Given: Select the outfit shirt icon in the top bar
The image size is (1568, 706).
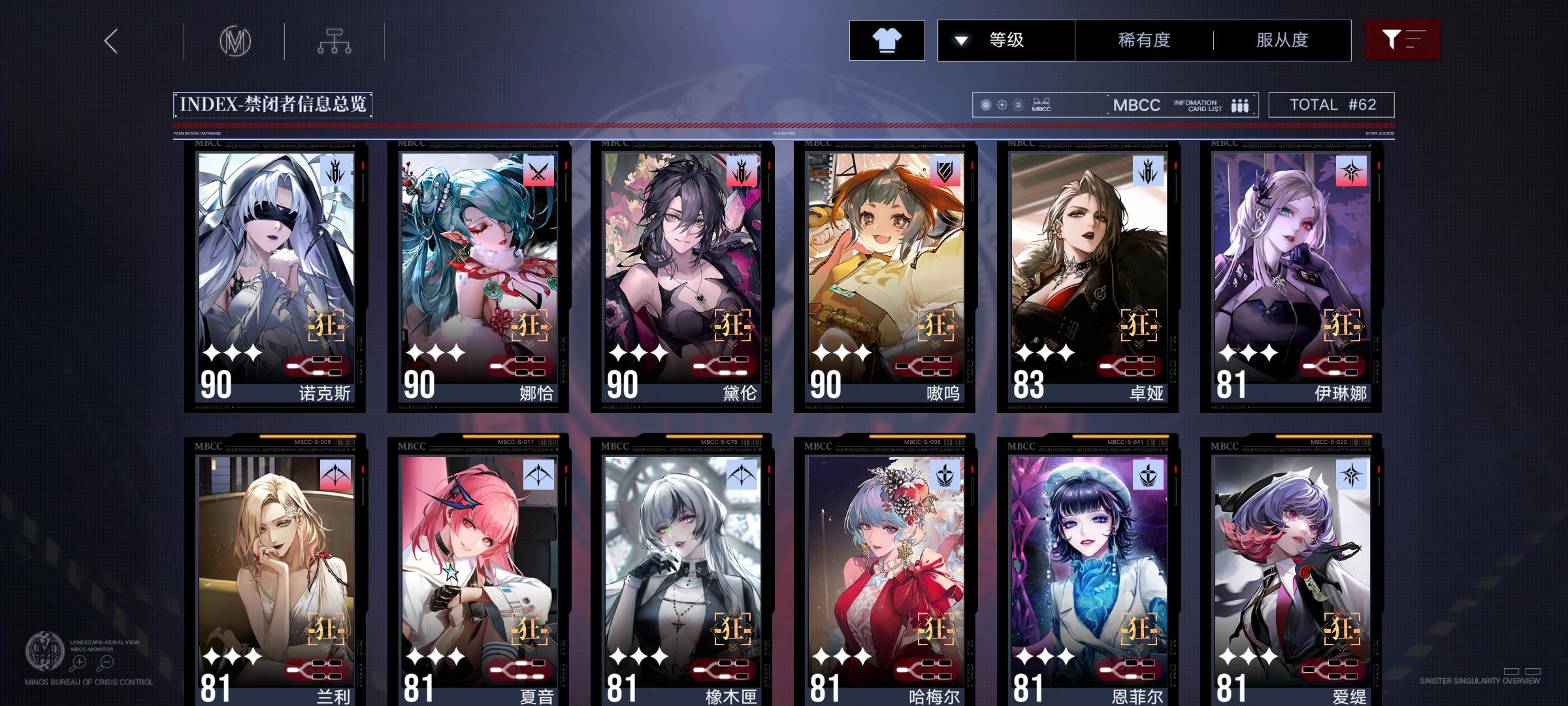Looking at the screenshot, I should pyautogui.click(x=887, y=39).
